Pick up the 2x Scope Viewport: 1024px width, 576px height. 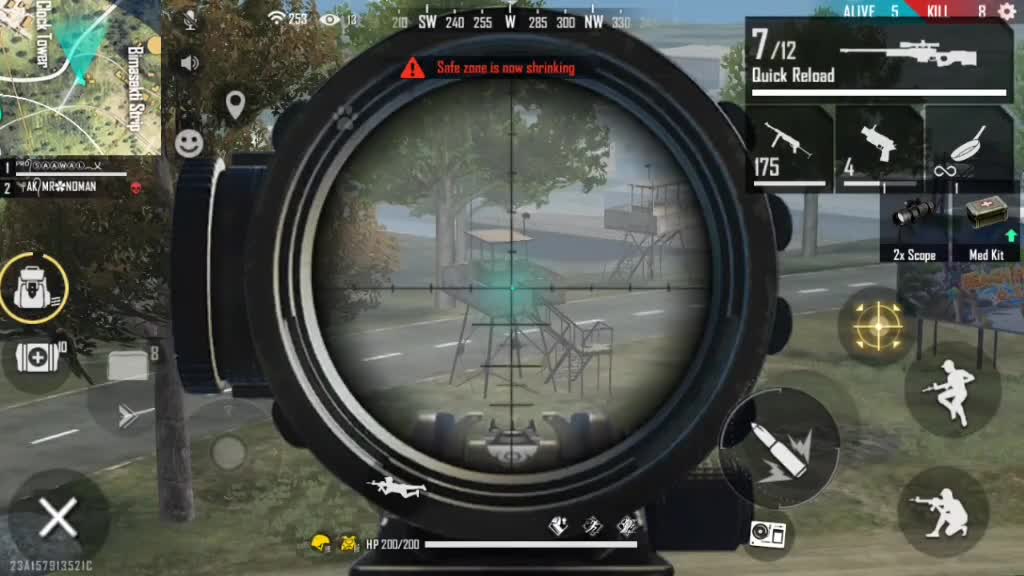(914, 228)
